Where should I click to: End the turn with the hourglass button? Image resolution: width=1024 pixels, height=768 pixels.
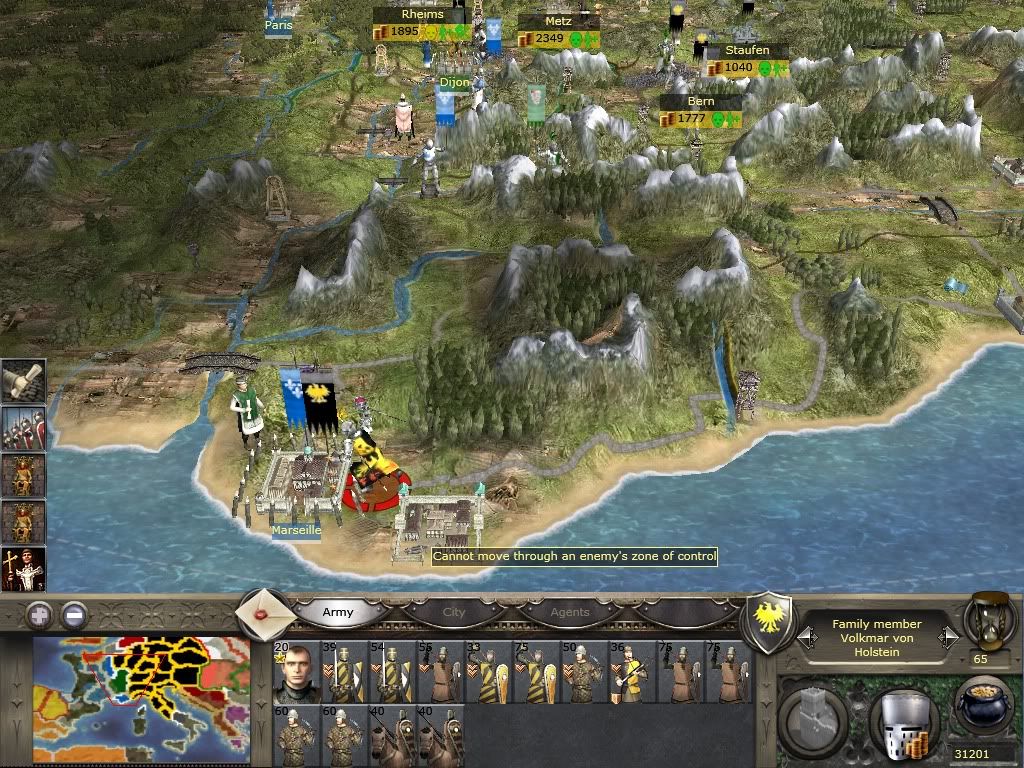[x=989, y=620]
